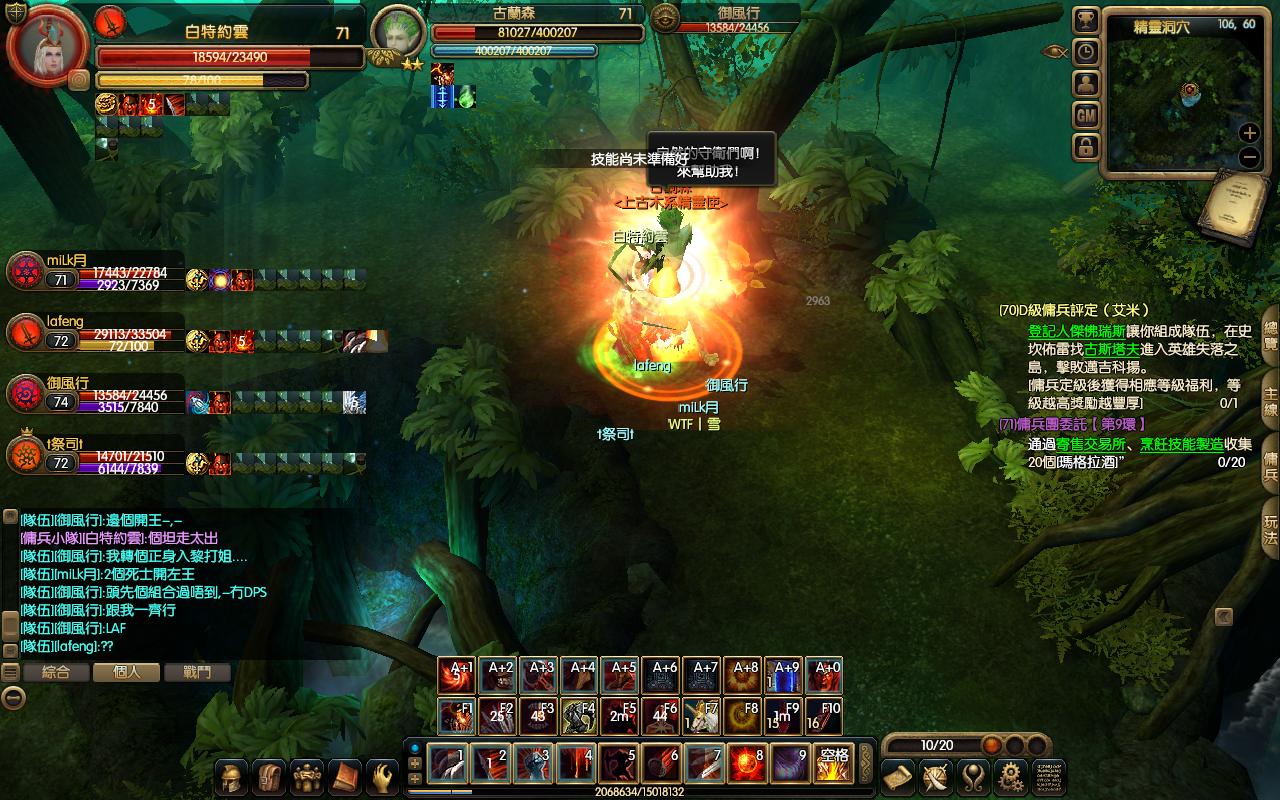Zoom in the minimap with plus button
Viewport: 1280px width, 800px height.
1249,133
